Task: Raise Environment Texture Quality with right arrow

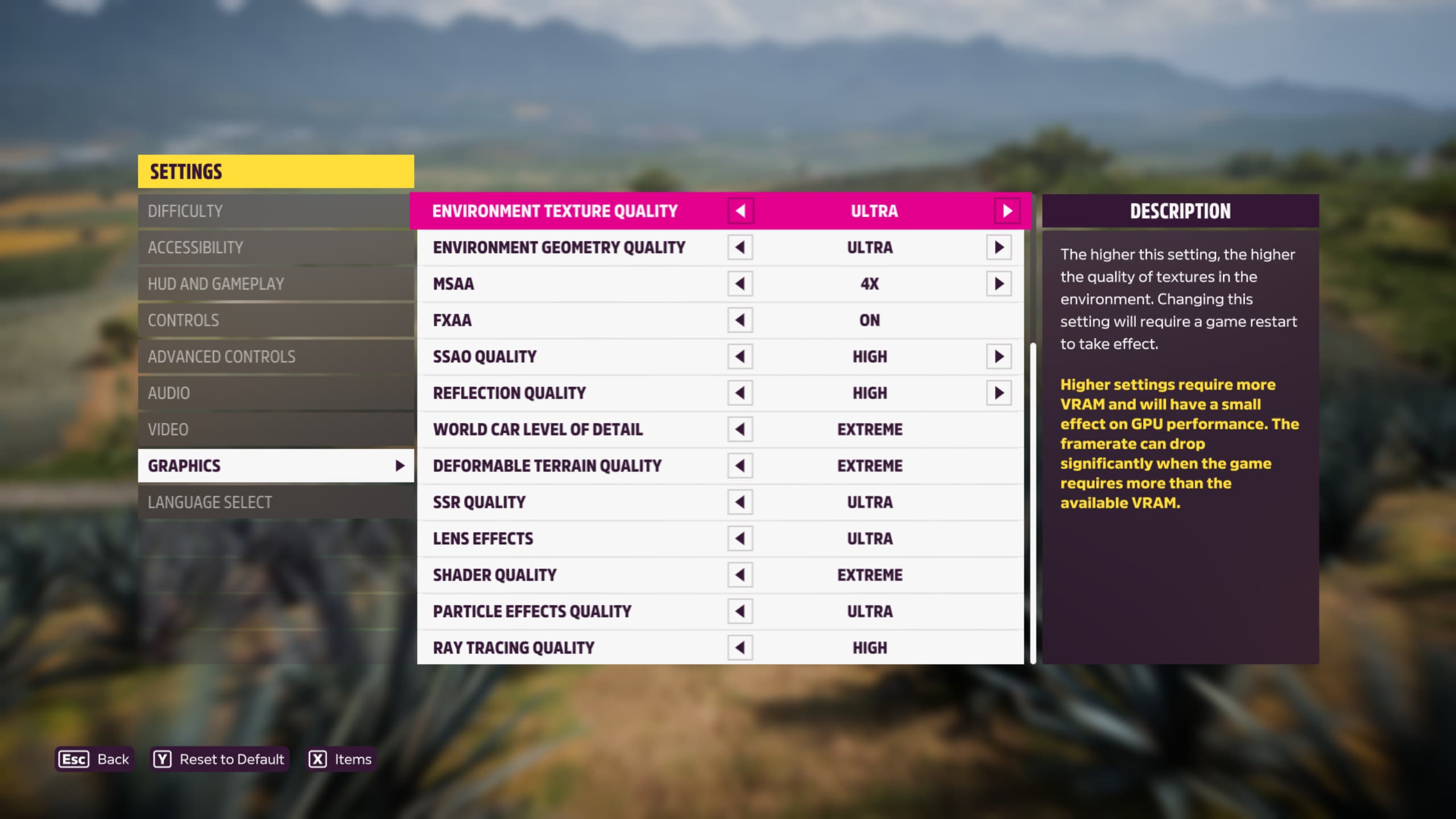Action: [1007, 211]
